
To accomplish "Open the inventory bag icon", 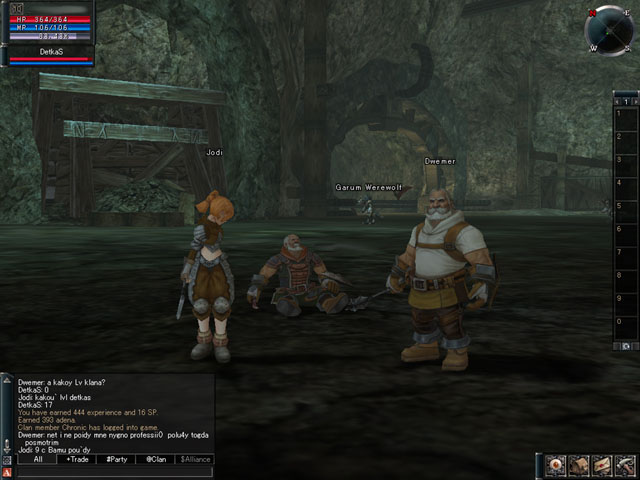I will (580, 465).
